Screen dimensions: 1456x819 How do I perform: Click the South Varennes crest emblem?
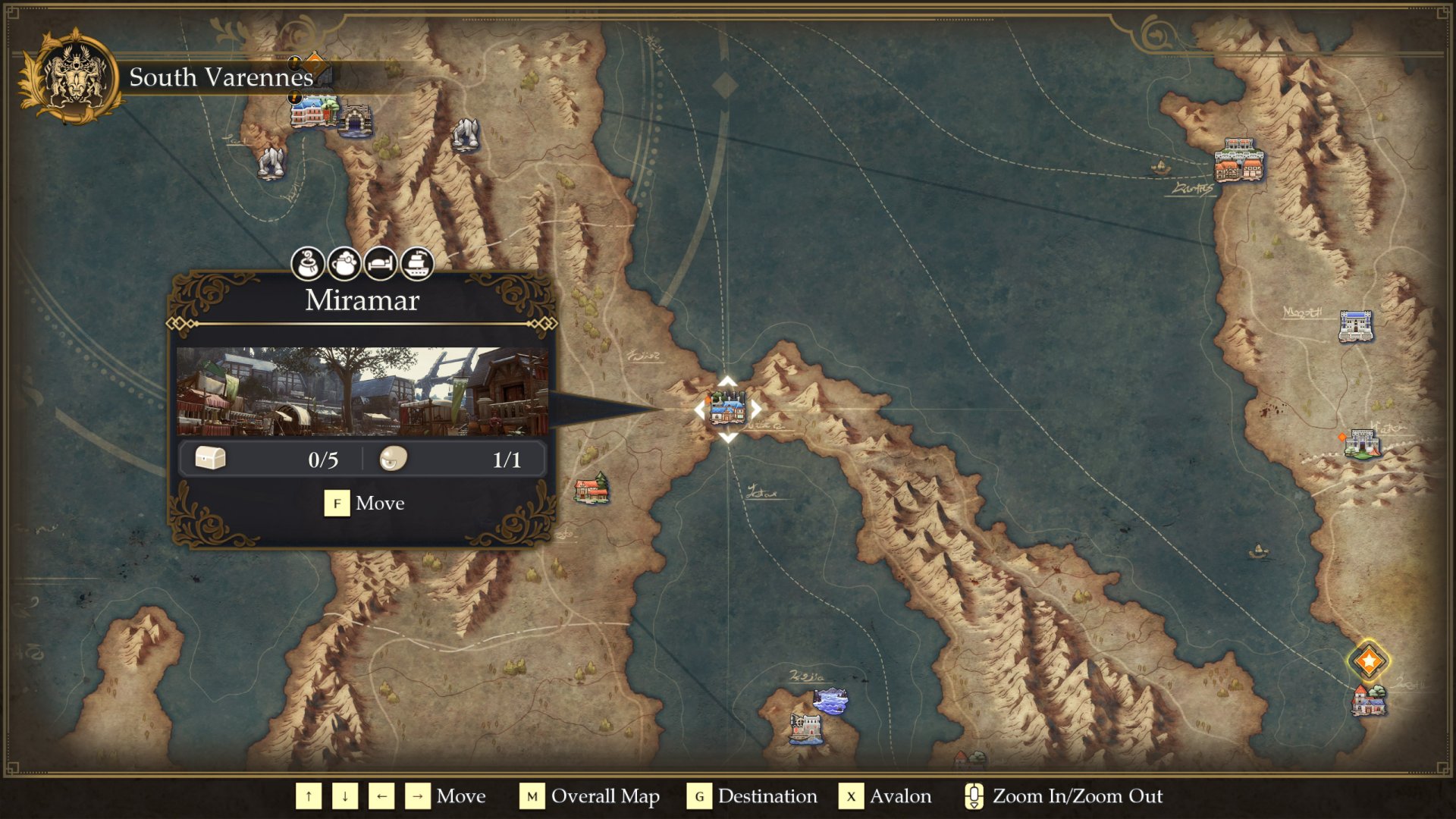74,76
